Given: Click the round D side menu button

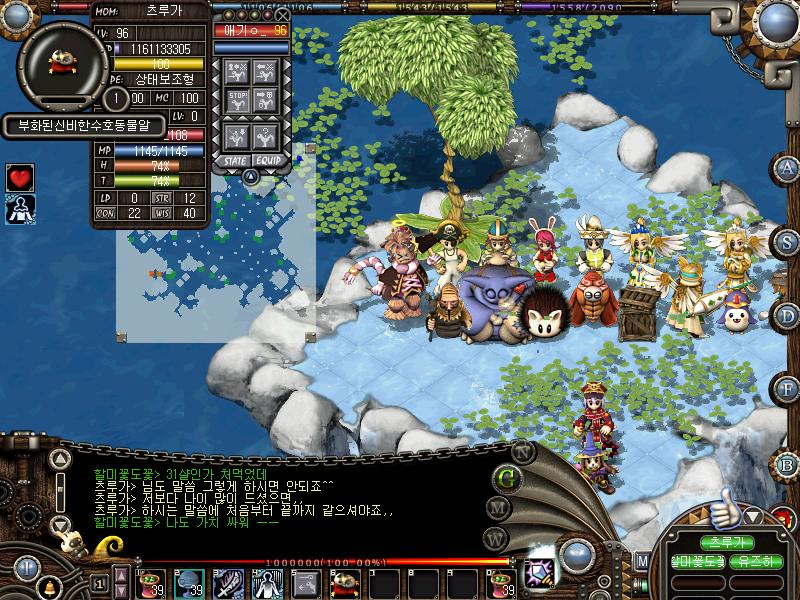Looking at the screenshot, I should tap(788, 315).
